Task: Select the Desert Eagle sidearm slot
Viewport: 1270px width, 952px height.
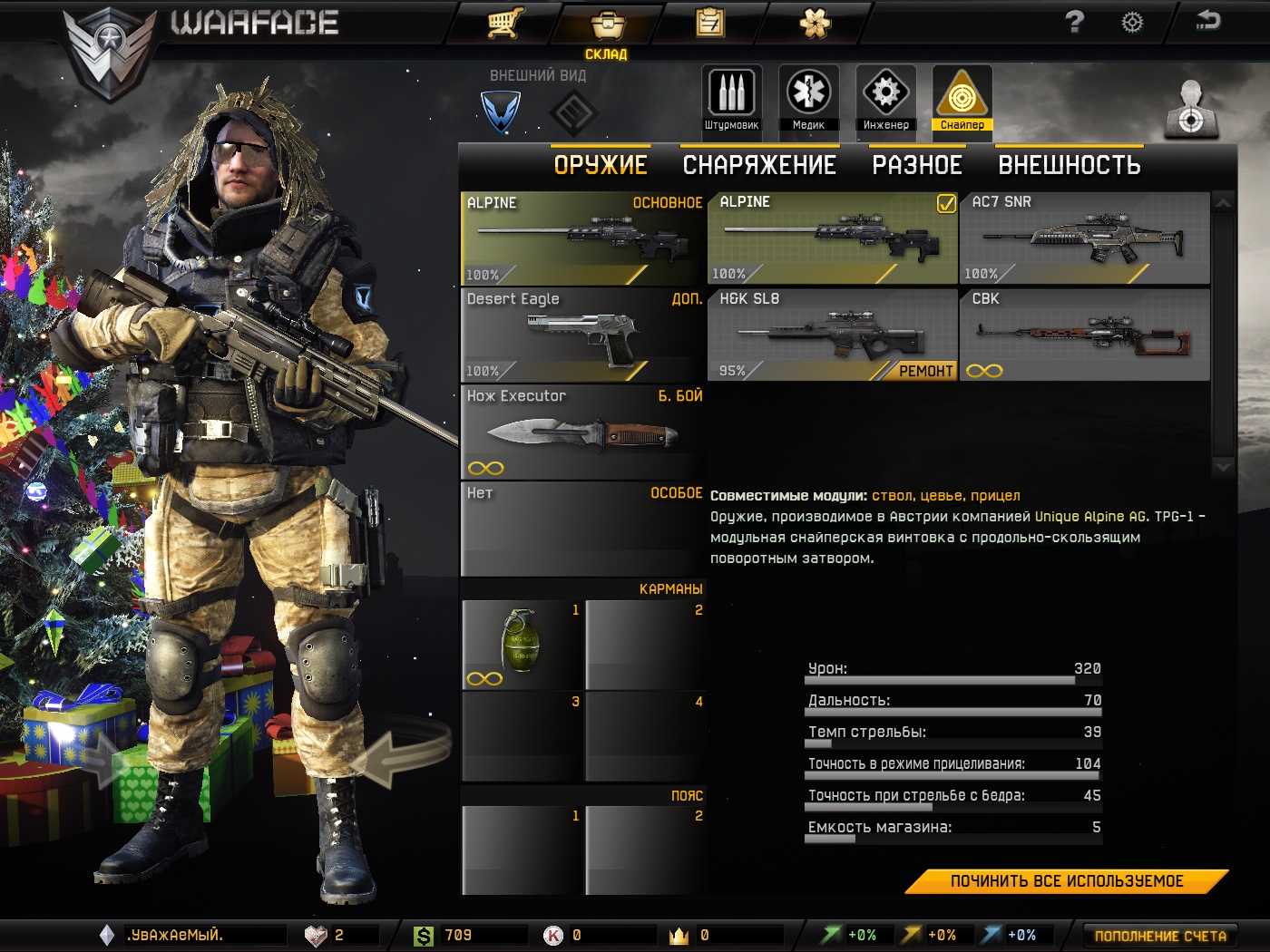Action: pyautogui.click(x=582, y=335)
